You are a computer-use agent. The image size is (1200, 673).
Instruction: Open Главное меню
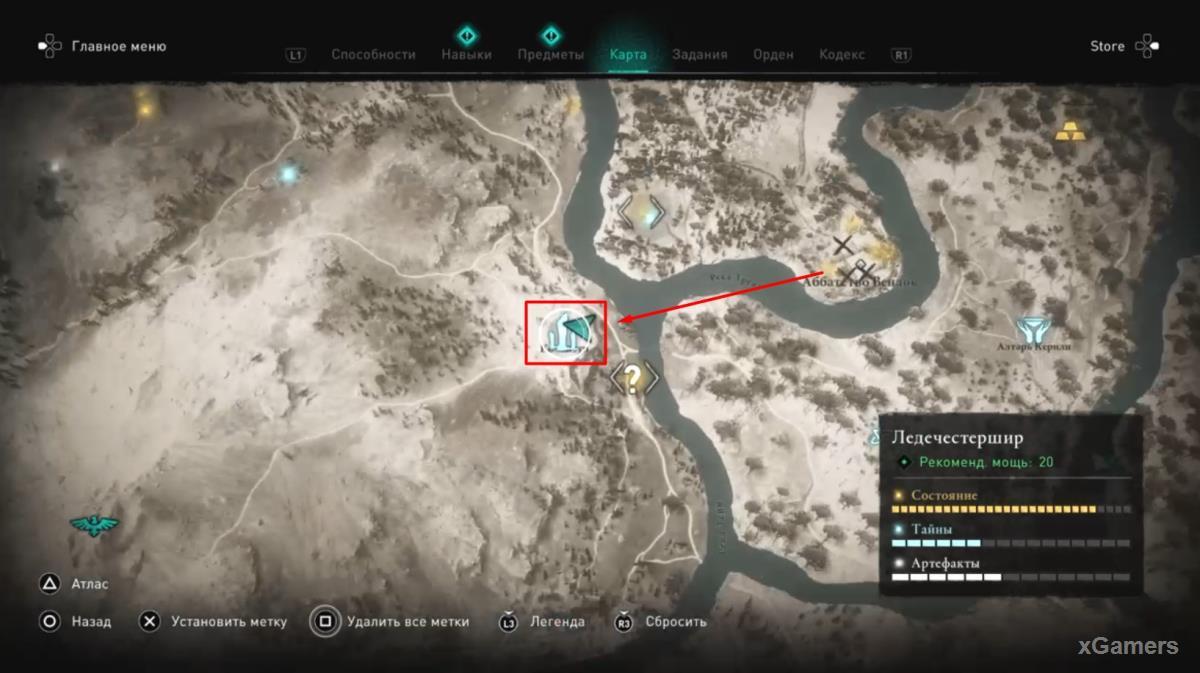click(118, 46)
